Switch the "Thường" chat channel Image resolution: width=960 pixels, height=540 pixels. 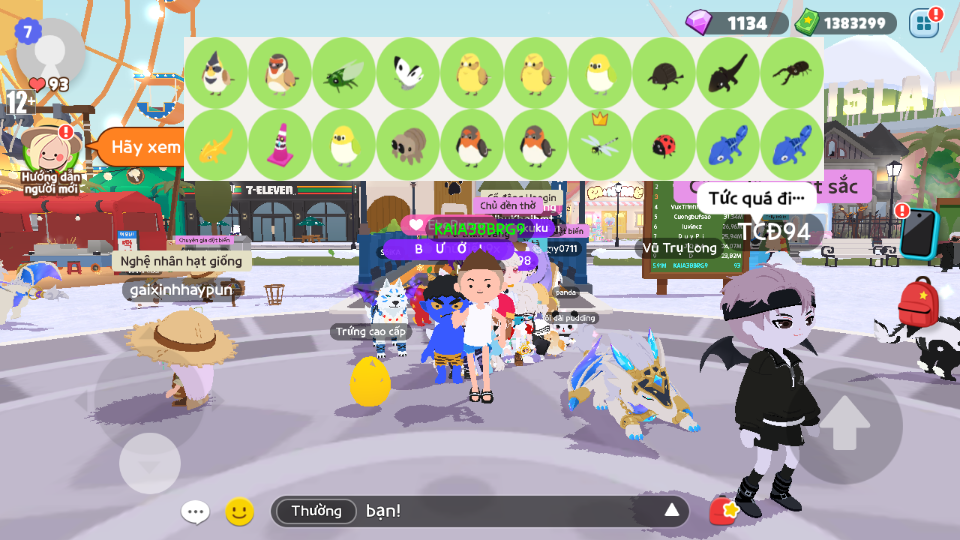pyautogui.click(x=316, y=511)
